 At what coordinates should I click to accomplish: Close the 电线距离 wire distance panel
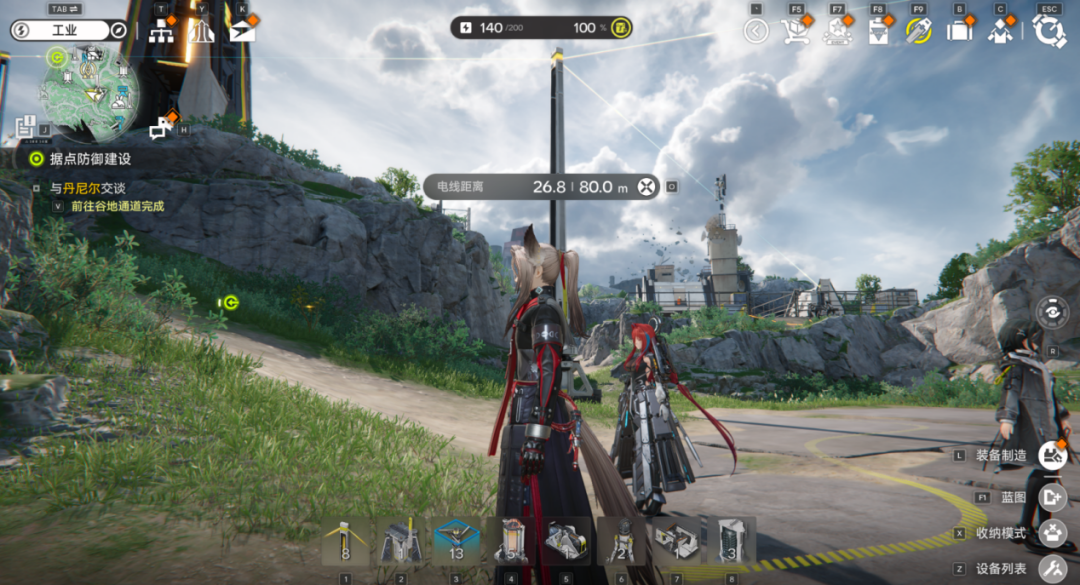click(647, 186)
